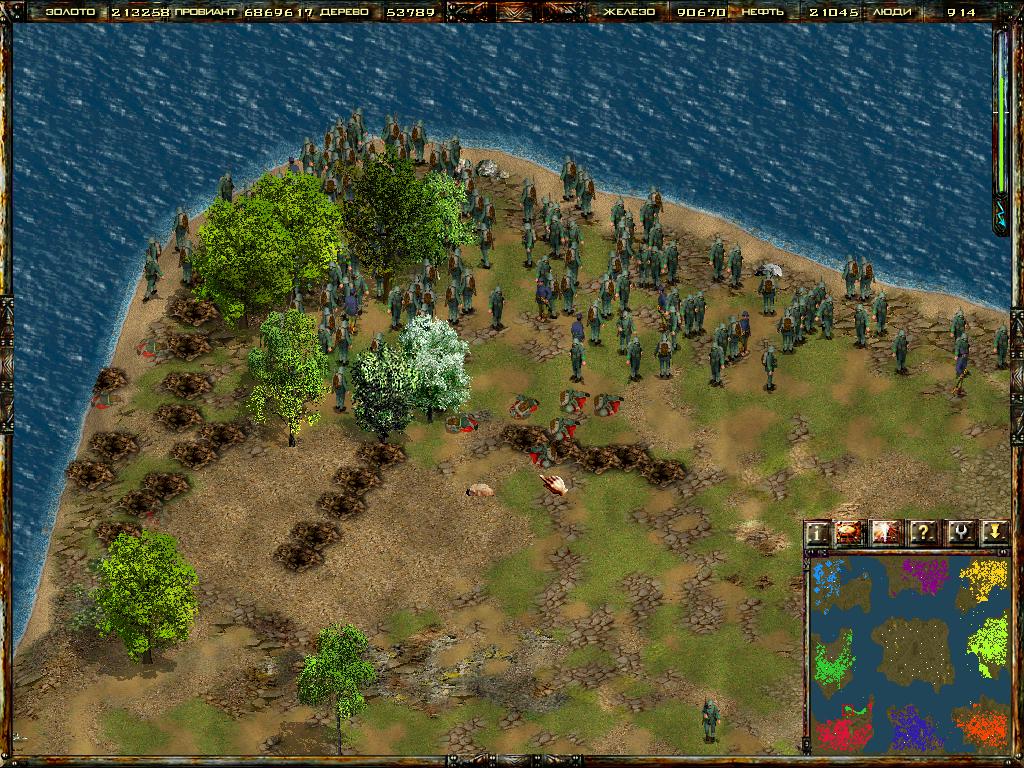Activate the white burst icon button
1024x768 pixels.
[x=886, y=532]
